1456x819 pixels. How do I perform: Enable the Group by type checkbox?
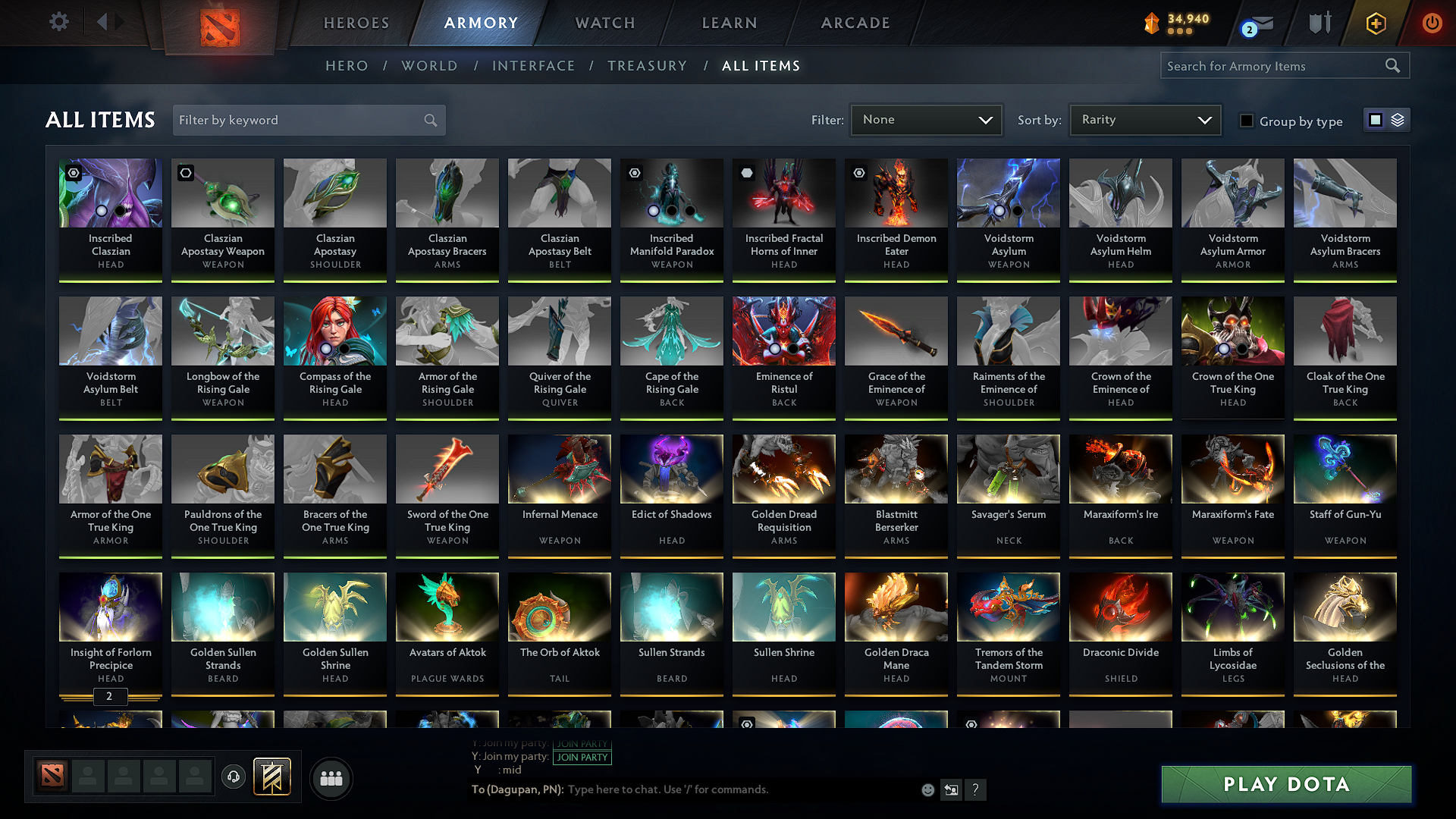coord(1247,121)
